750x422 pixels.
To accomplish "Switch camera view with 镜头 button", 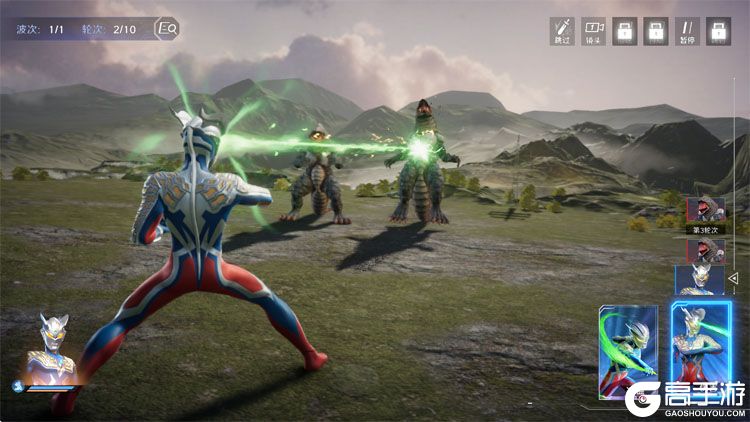I will coord(594,30).
